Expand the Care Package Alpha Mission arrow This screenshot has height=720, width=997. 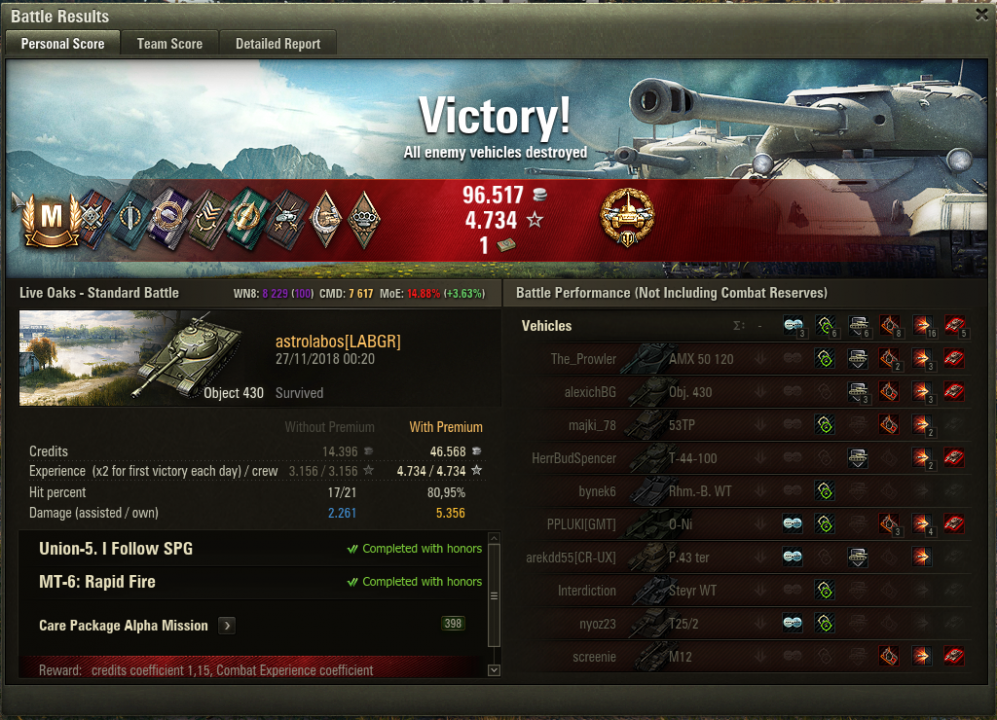(x=227, y=626)
